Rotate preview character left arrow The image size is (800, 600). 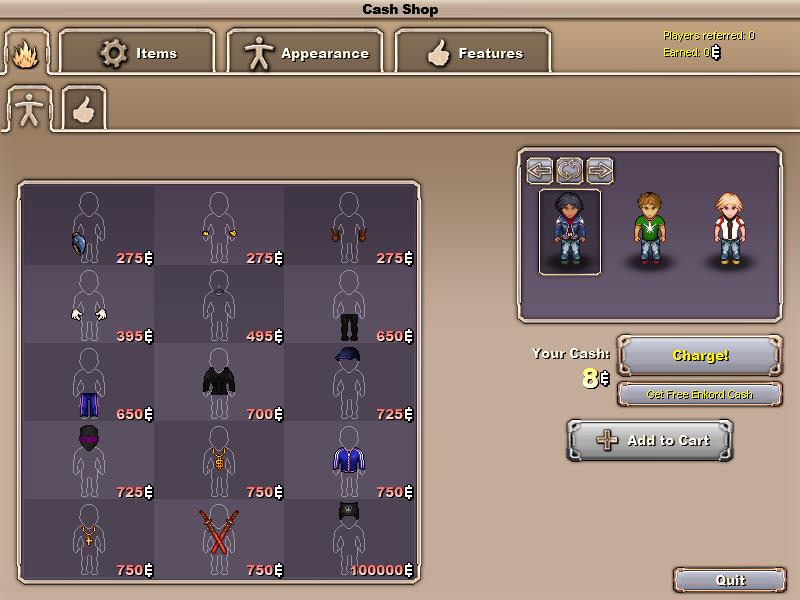pos(540,169)
